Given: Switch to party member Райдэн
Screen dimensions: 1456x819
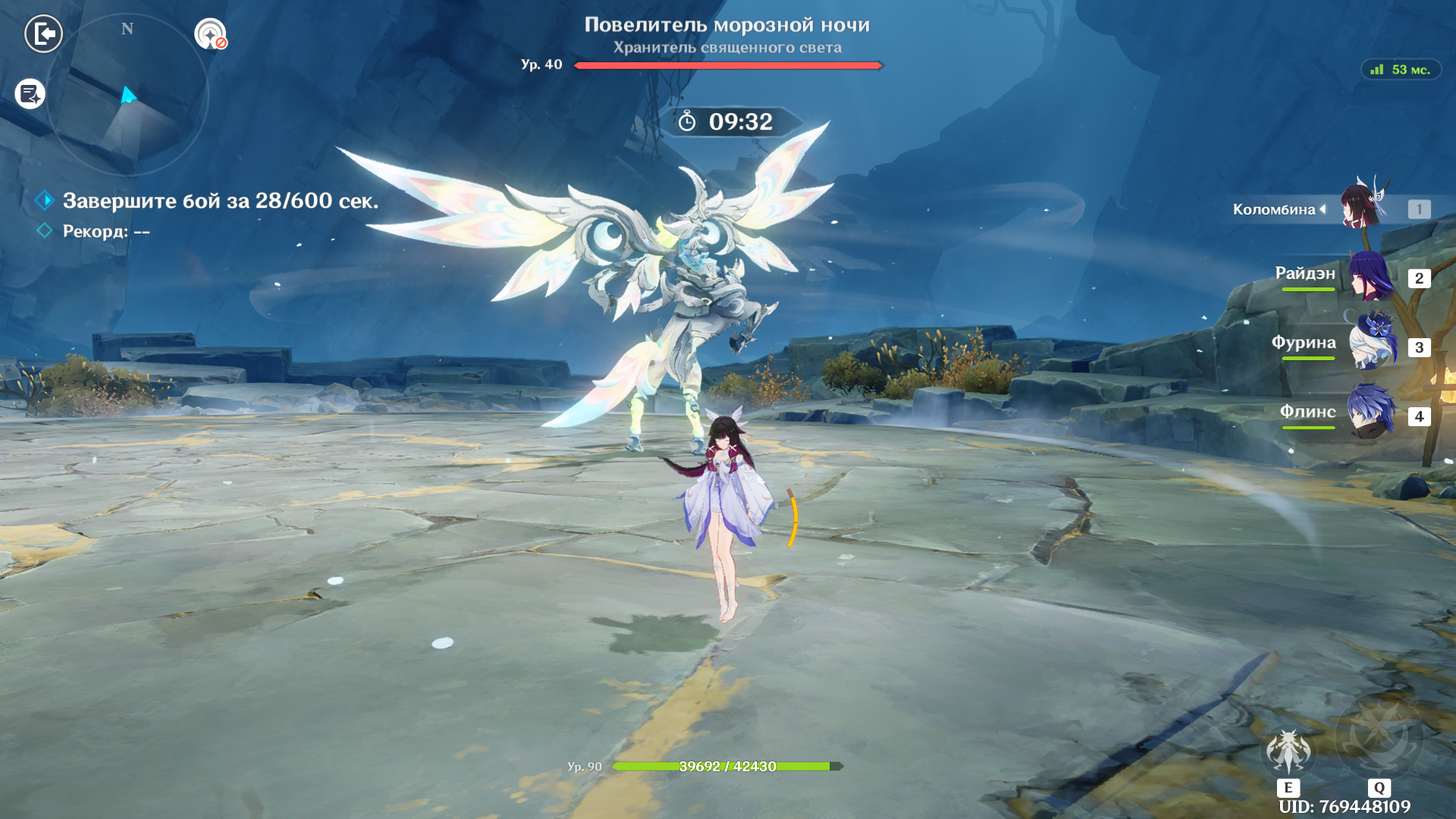Looking at the screenshot, I should [1371, 277].
